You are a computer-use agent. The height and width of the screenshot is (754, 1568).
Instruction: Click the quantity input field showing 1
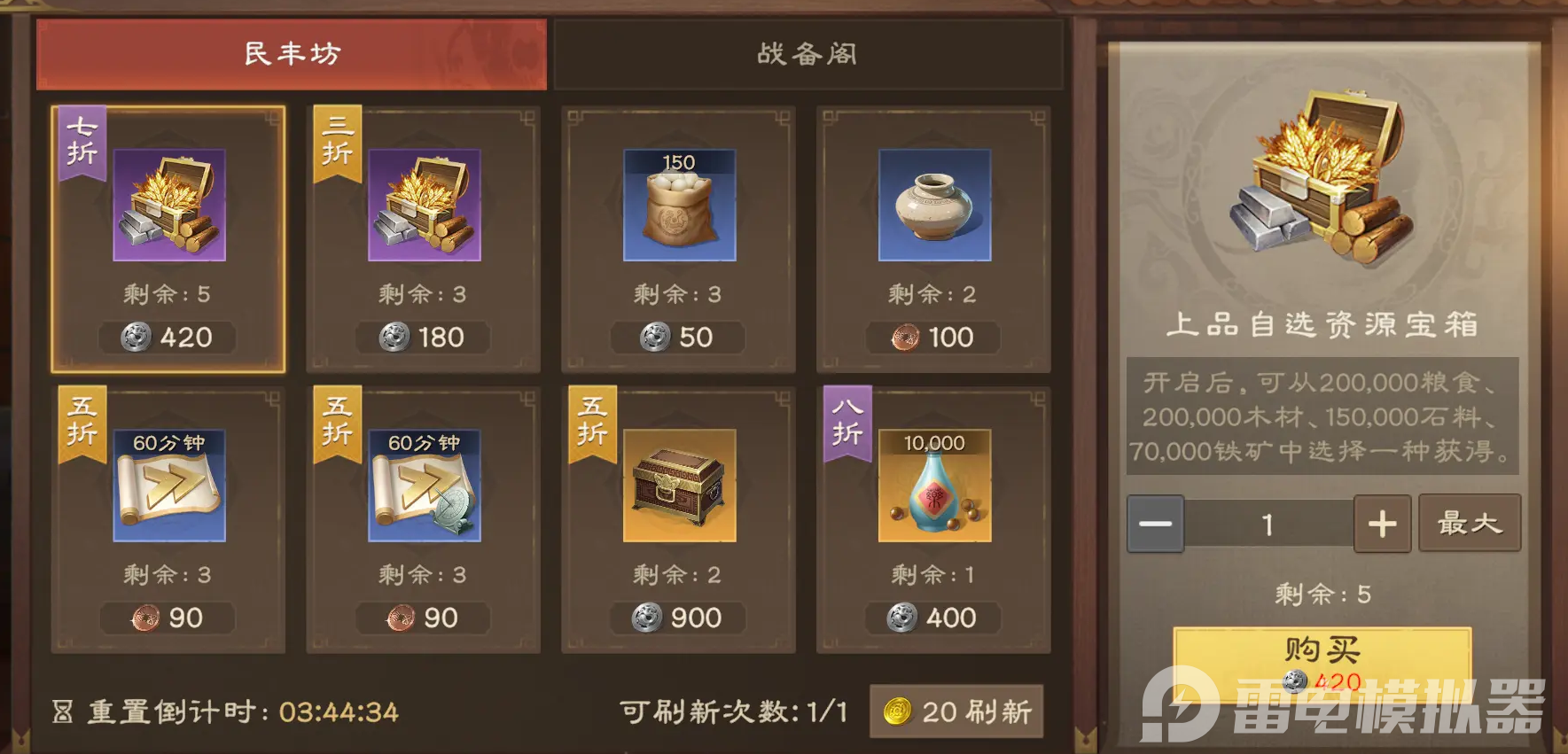pos(1269,525)
